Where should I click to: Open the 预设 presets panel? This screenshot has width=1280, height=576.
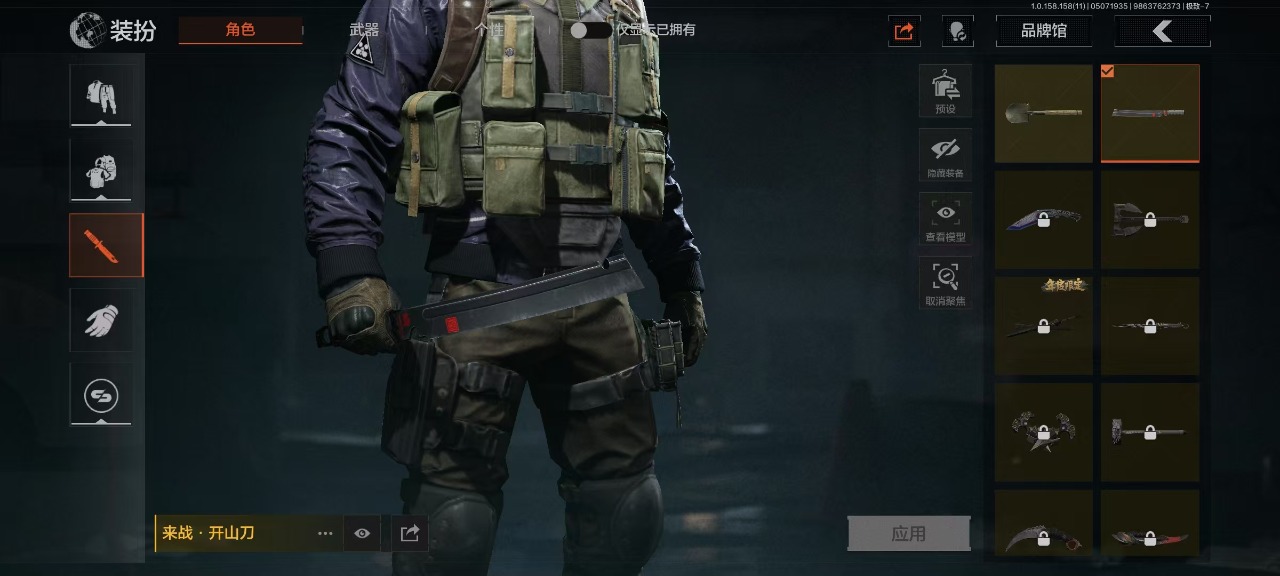coord(945,91)
